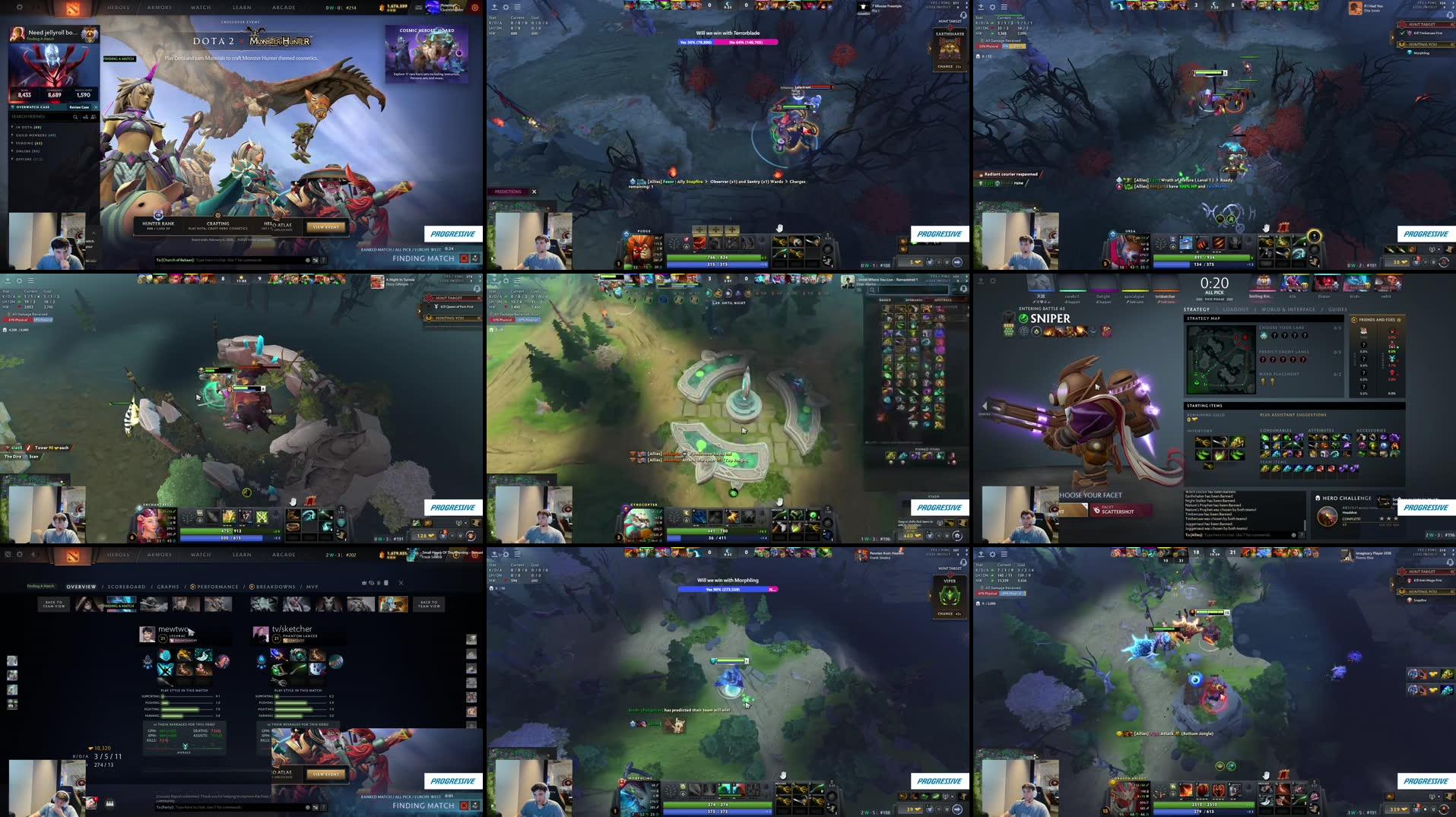Click an observer ward icon under Ward Placement
Viewport: 1456px width, 817px height.
[x=1262, y=382]
